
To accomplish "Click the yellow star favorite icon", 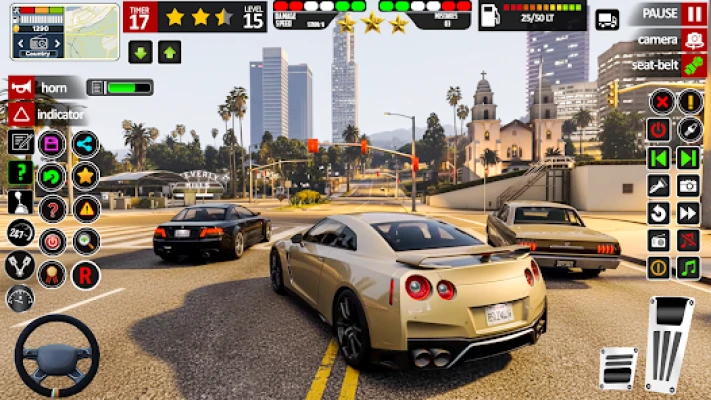I will 86,176.
